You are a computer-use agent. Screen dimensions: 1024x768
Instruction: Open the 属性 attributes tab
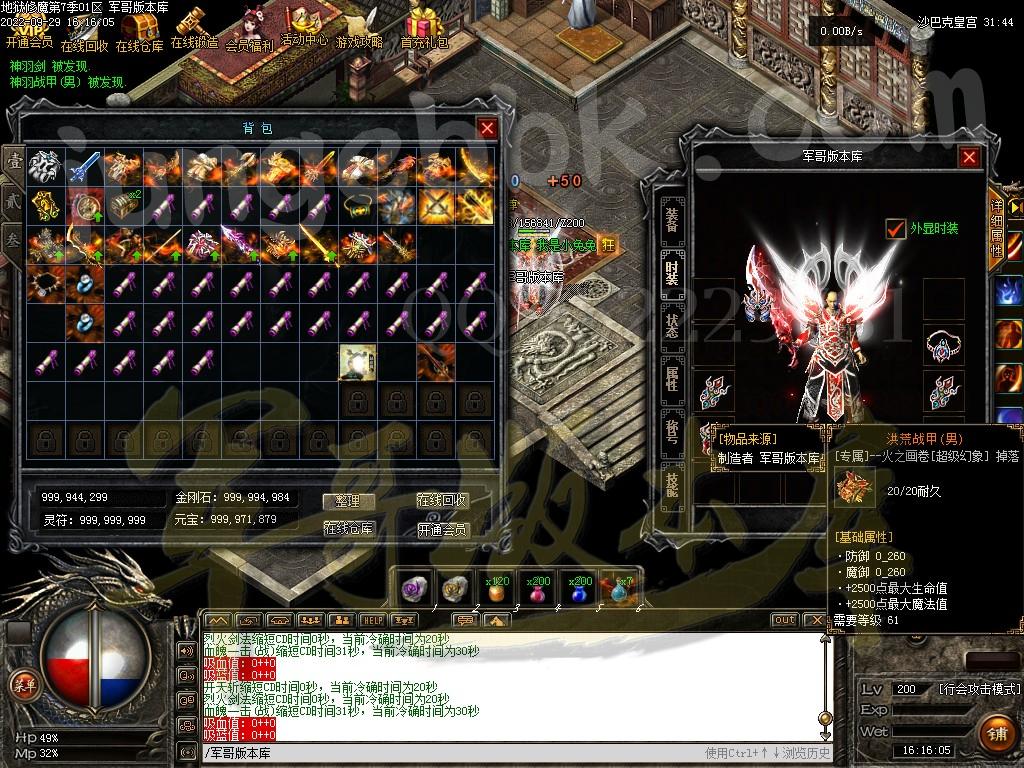[672, 378]
